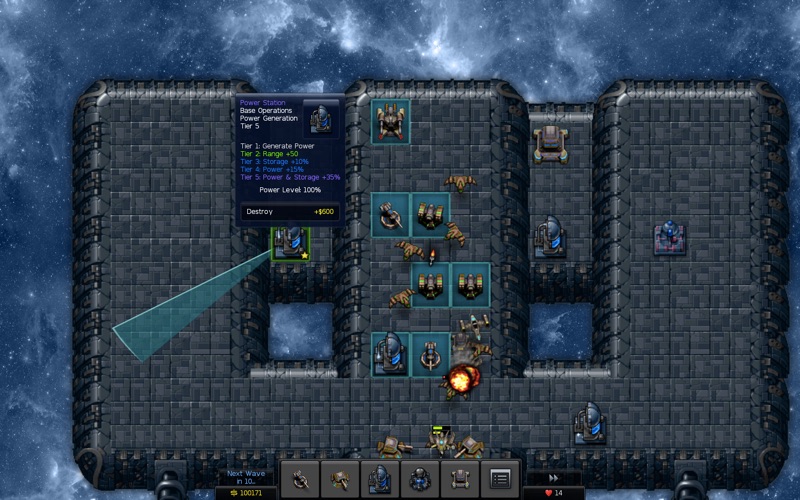This screenshot has height=500, width=800.
Task: Choose the heavy cannon turret build icon
Action: (340, 478)
